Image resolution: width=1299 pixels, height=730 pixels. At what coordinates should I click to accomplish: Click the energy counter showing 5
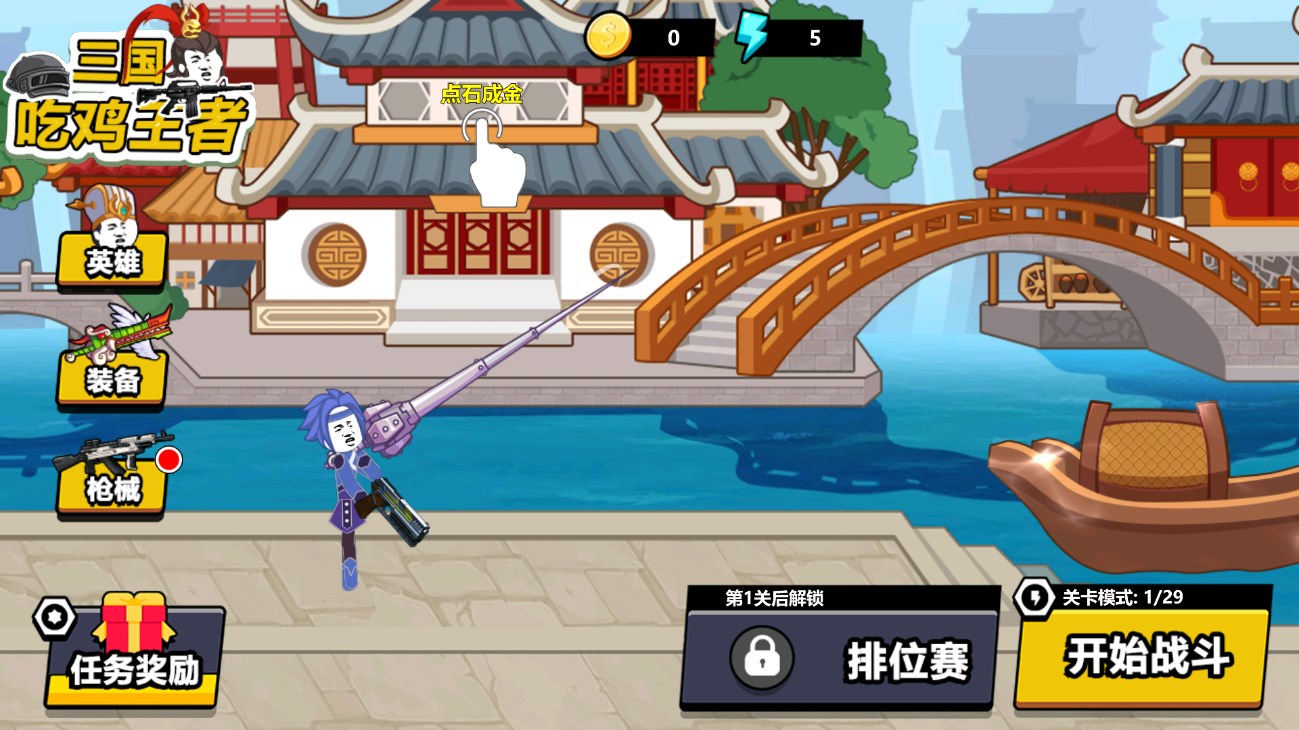coord(813,39)
